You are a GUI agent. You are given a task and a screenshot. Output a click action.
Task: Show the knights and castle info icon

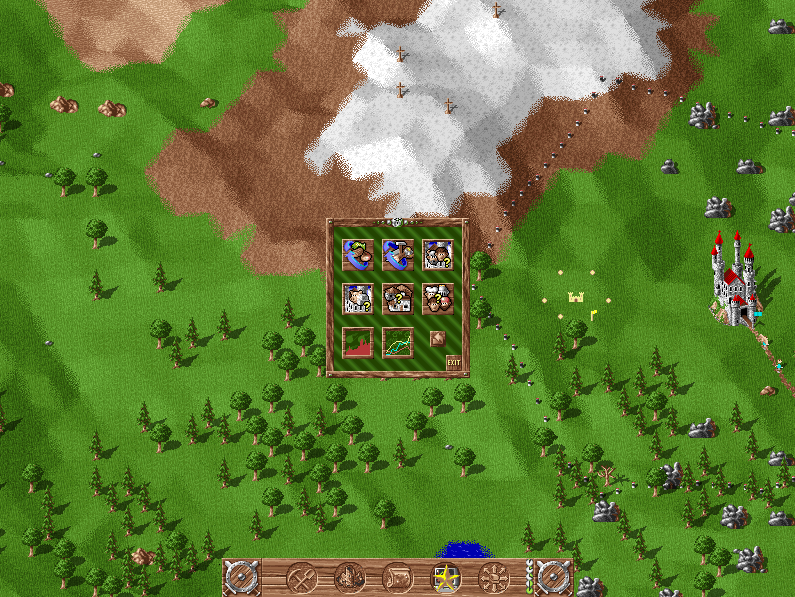click(437, 256)
